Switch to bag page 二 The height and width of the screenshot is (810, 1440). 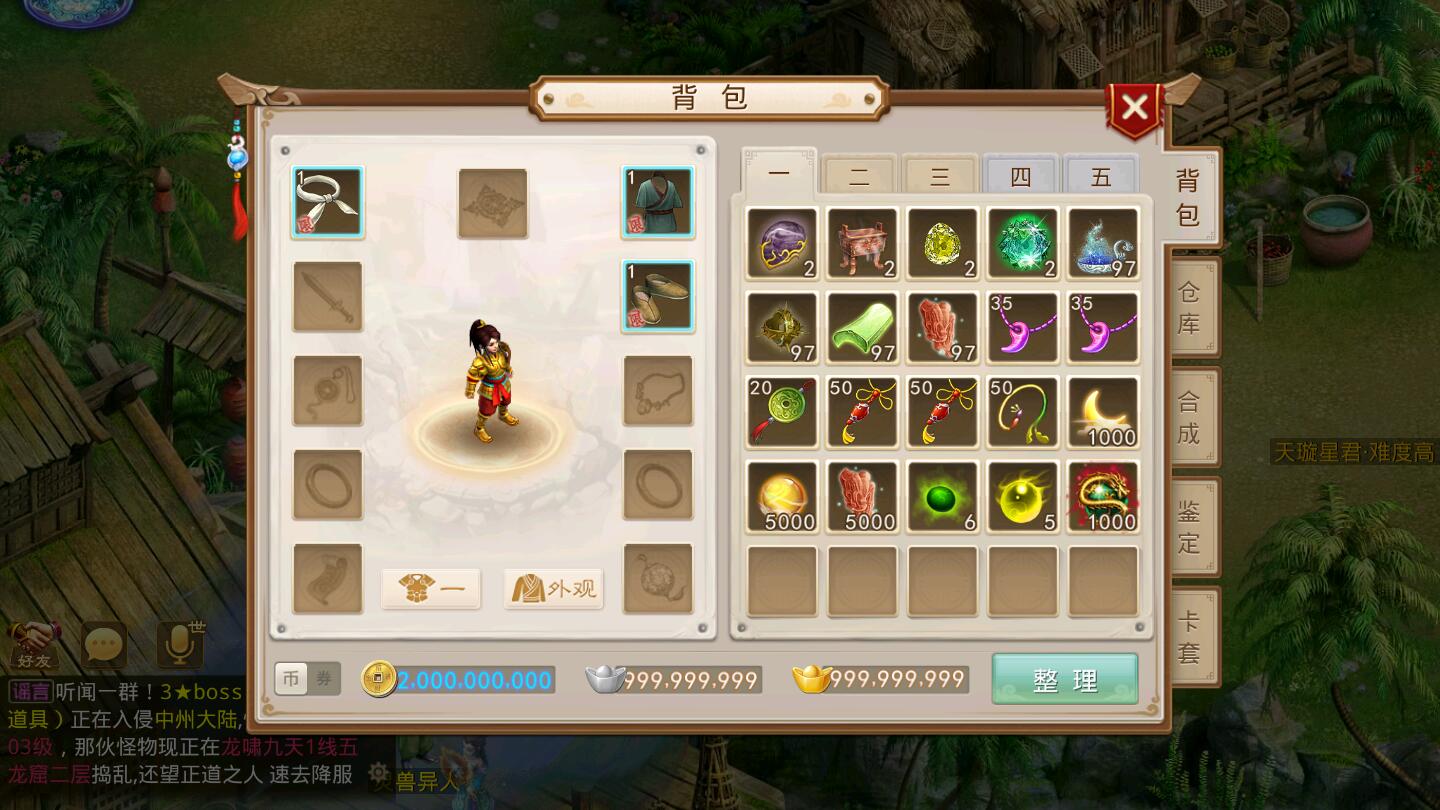coord(859,177)
